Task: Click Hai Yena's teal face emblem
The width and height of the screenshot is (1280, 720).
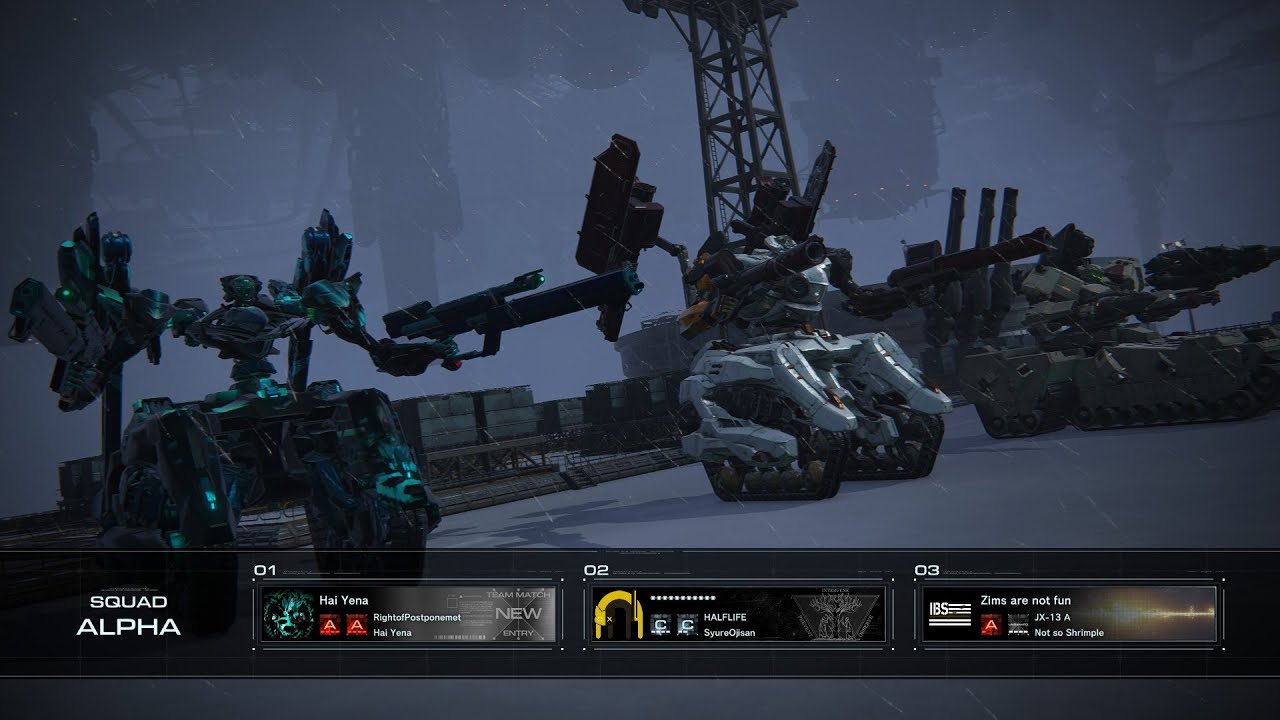Action: click(289, 615)
